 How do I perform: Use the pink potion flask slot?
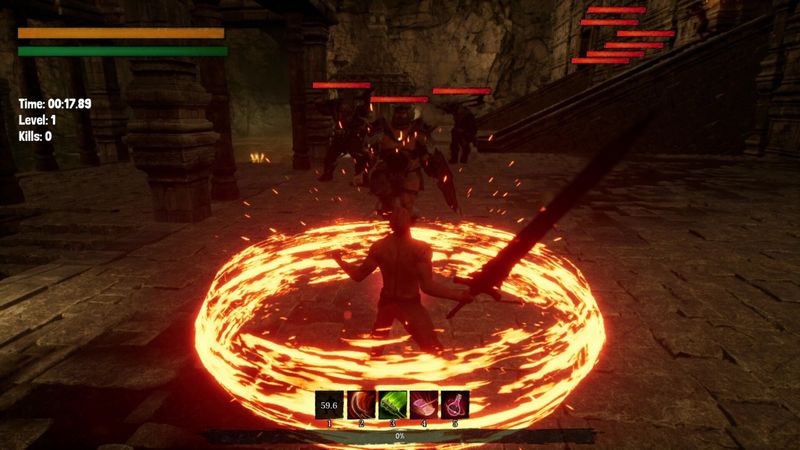455,404
